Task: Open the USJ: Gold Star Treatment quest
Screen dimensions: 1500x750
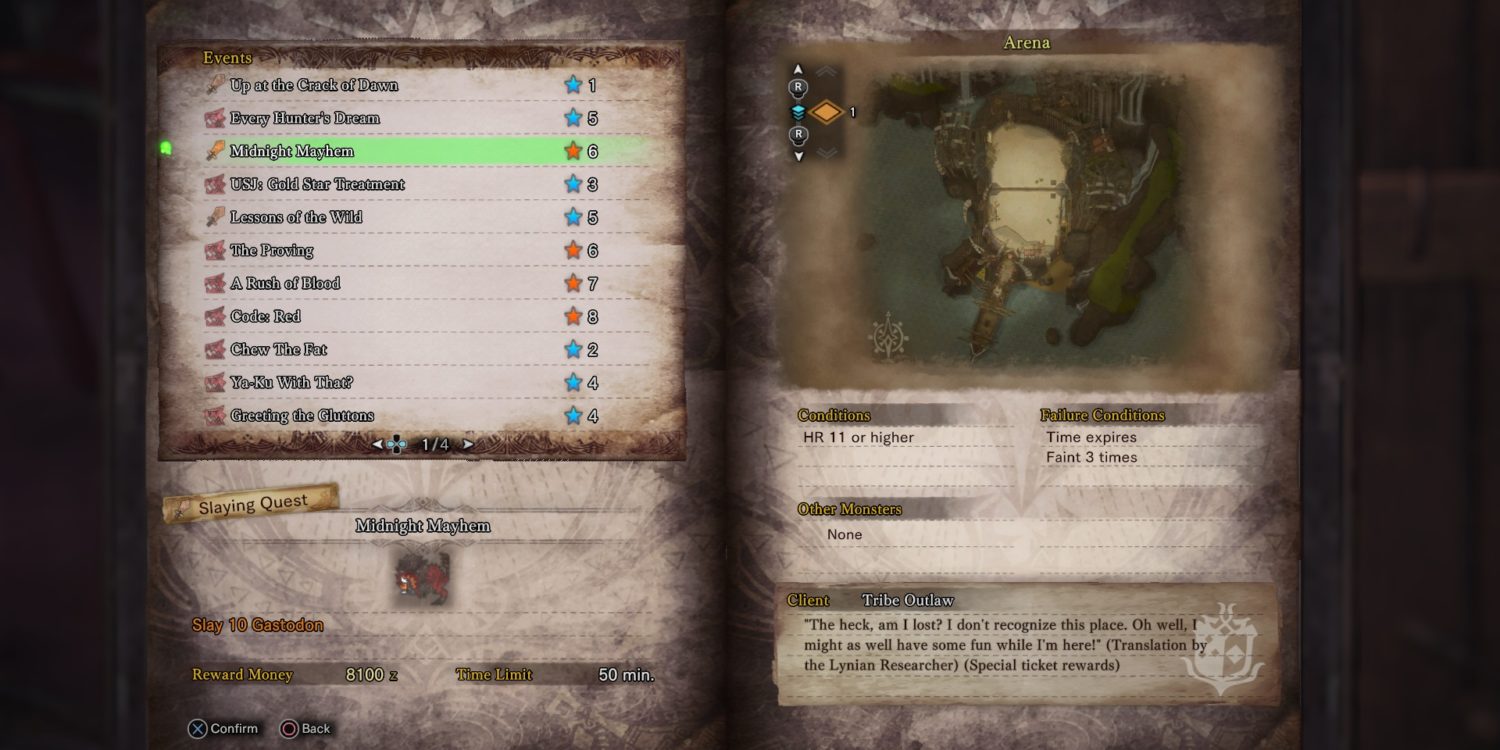Action: click(317, 185)
